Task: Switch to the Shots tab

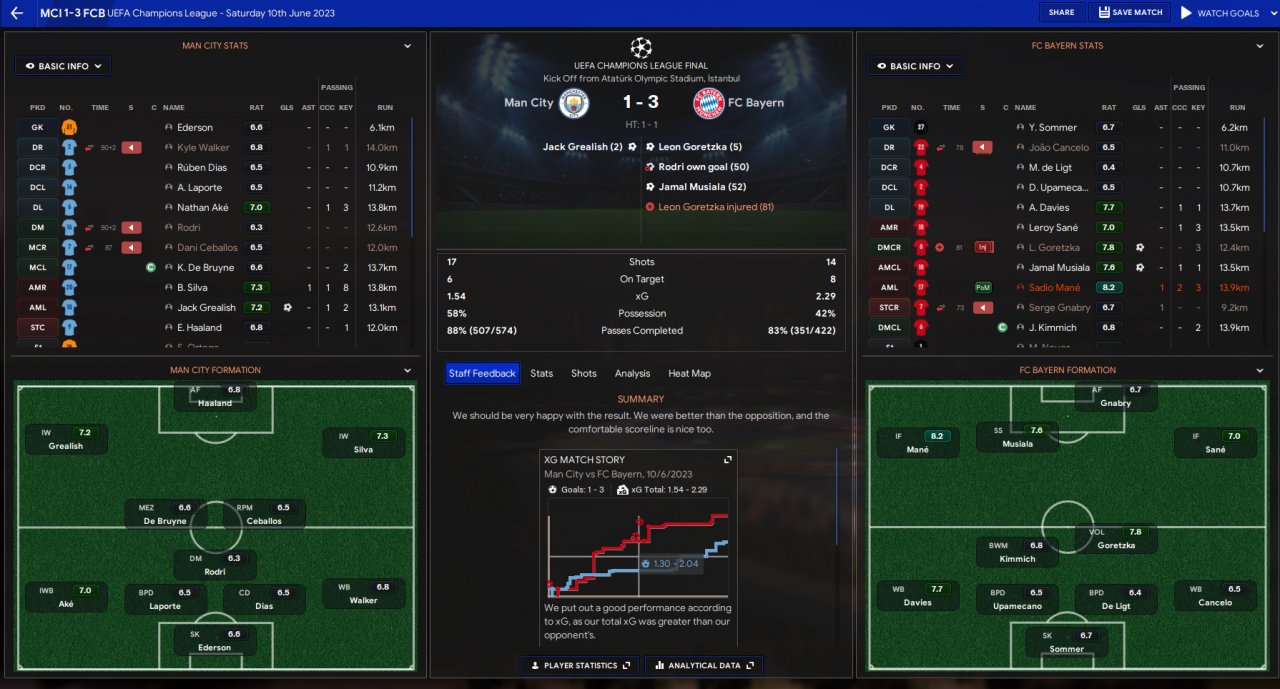Action: pyautogui.click(x=584, y=373)
